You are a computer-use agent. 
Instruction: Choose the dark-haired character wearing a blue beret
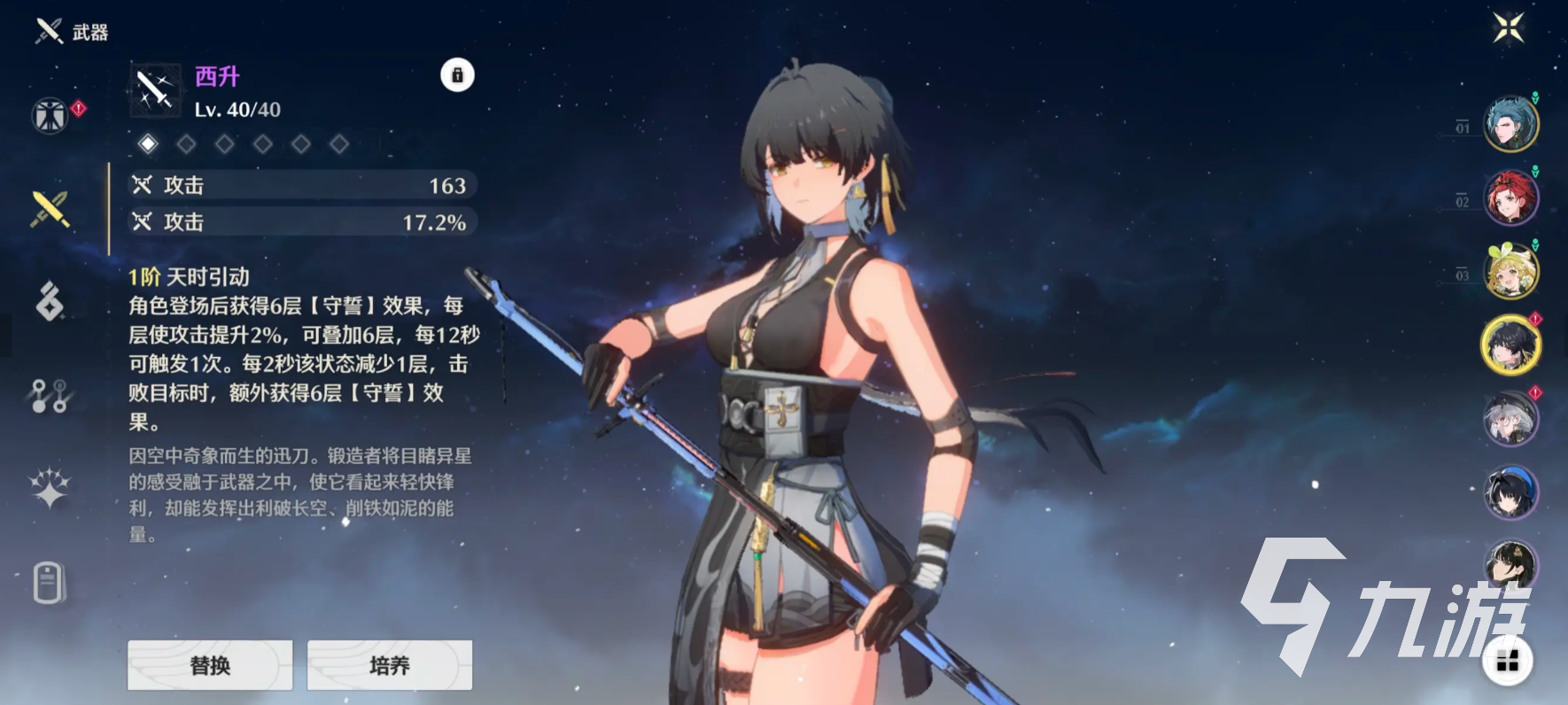1510,492
